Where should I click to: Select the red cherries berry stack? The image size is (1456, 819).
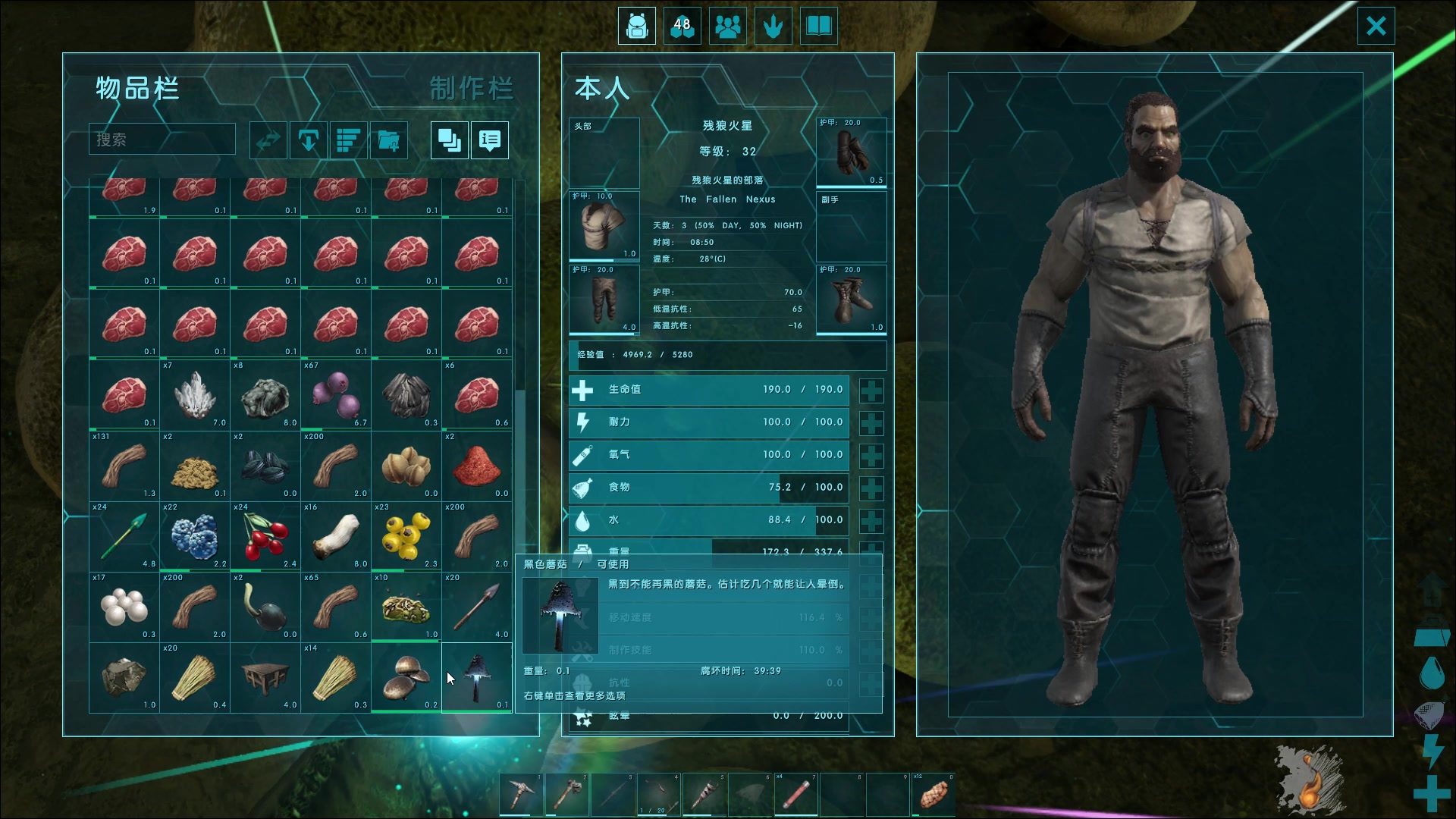(x=265, y=536)
